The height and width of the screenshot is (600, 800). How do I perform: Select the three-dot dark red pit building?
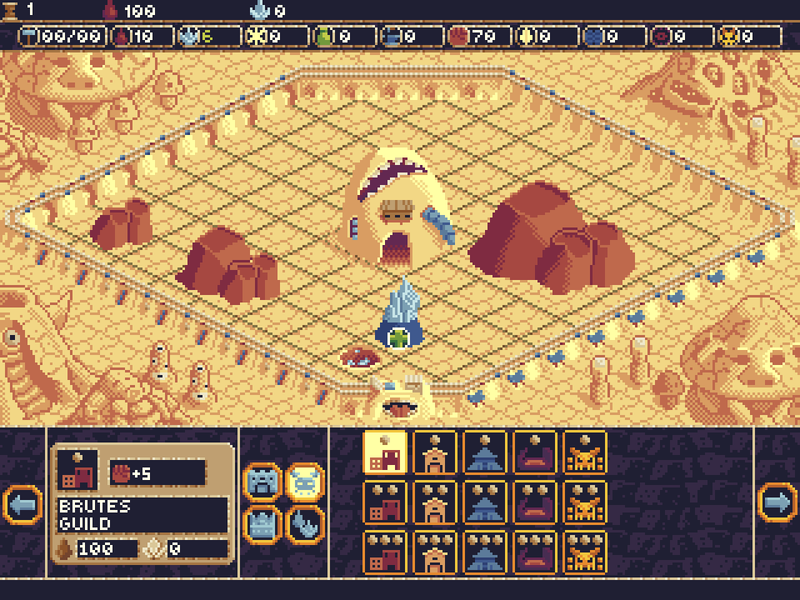[x=534, y=552]
